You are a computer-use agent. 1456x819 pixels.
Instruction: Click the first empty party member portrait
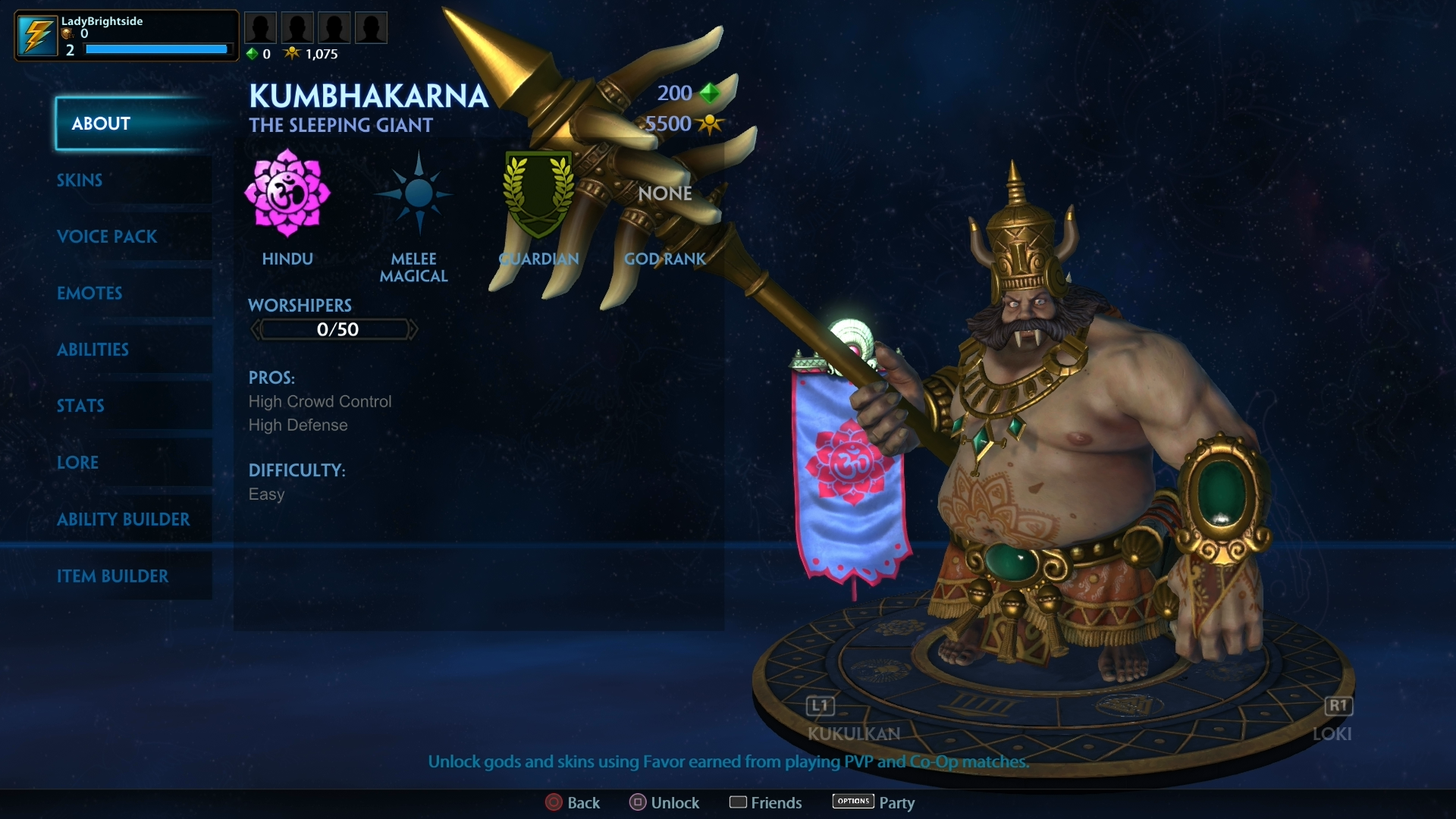(260, 27)
